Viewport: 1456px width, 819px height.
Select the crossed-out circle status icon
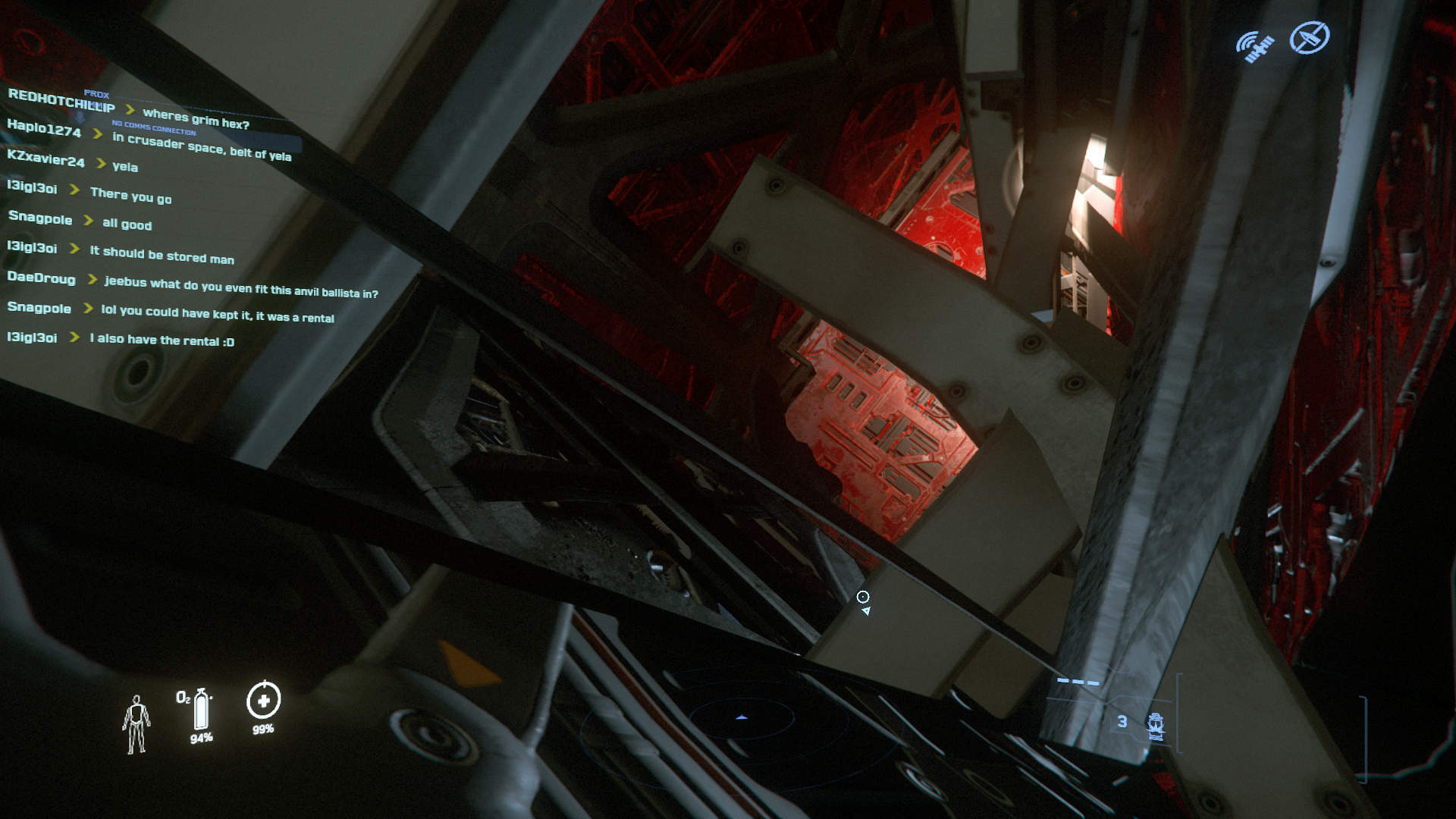pos(1310,38)
